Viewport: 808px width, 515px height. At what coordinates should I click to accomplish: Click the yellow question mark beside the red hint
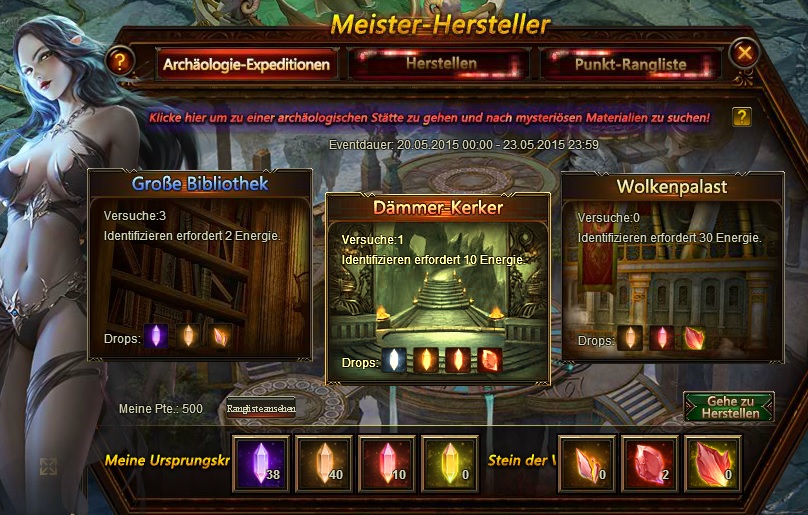[x=741, y=117]
